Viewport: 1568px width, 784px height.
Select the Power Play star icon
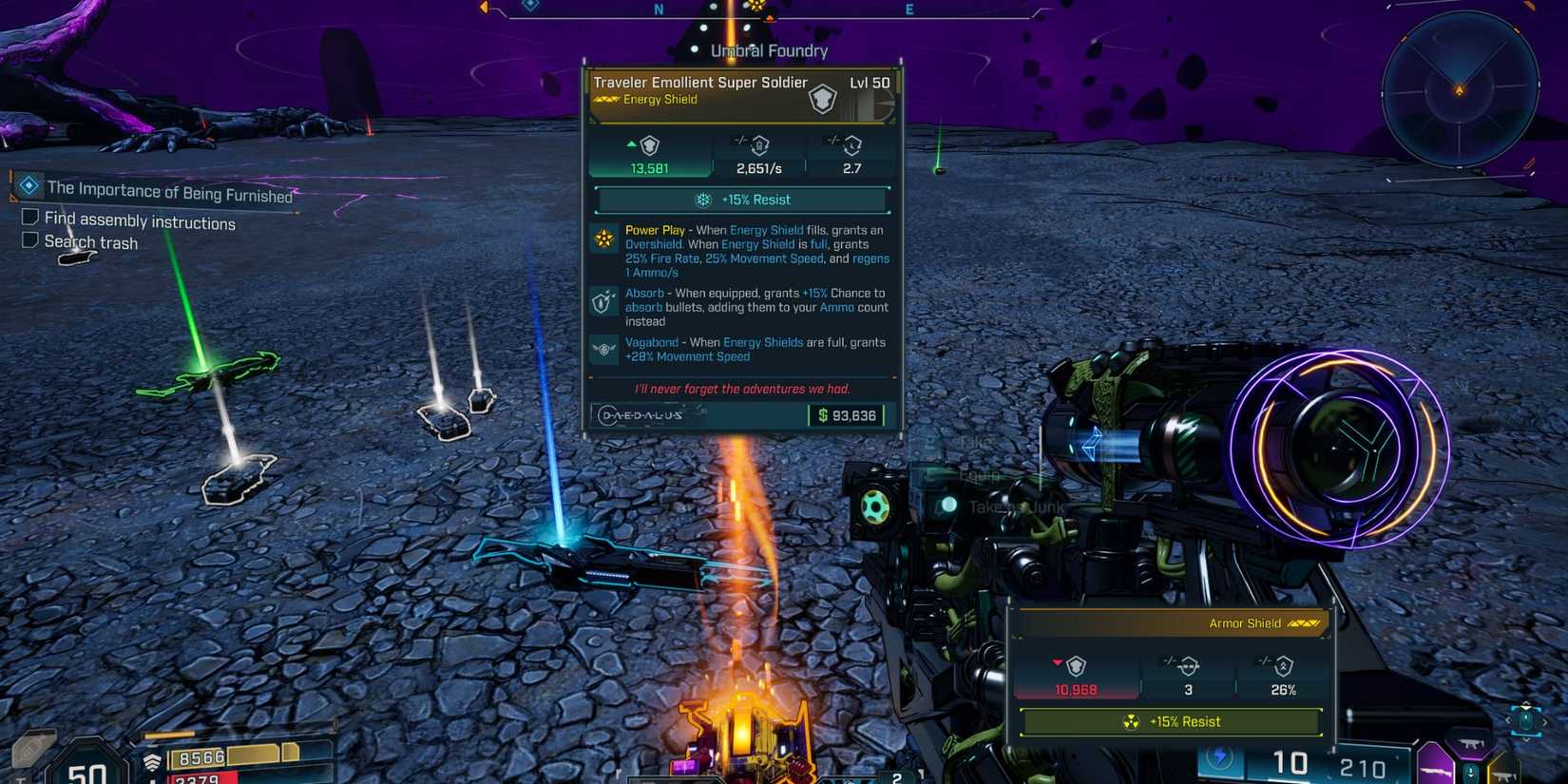(x=603, y=239)
